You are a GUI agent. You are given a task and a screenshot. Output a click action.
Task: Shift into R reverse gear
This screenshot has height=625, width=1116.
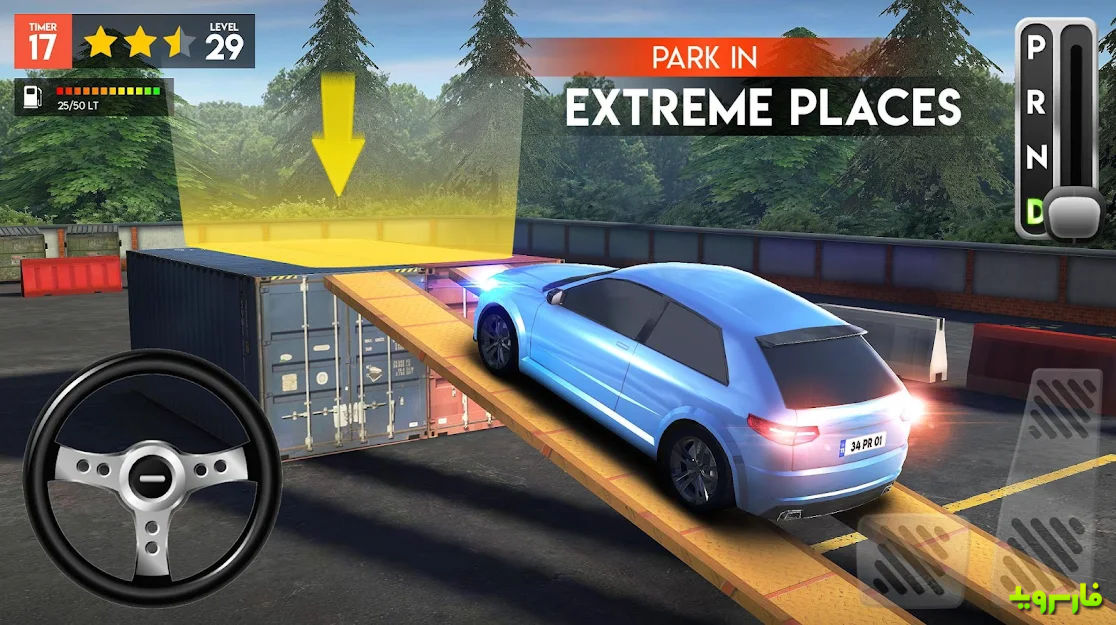[1037, 103]
